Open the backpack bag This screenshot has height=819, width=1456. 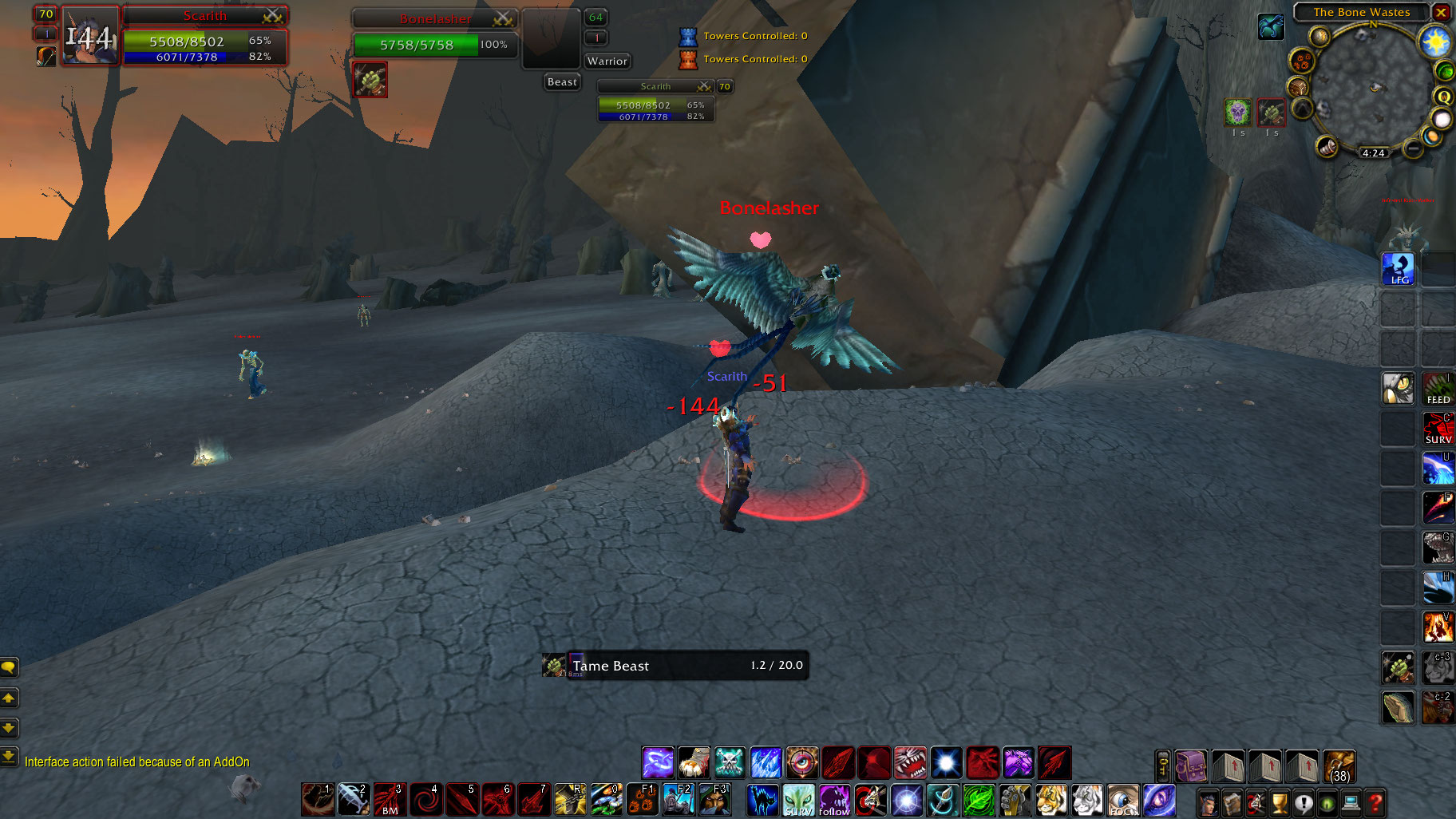pyautogui.click(x=1192, y=766)
